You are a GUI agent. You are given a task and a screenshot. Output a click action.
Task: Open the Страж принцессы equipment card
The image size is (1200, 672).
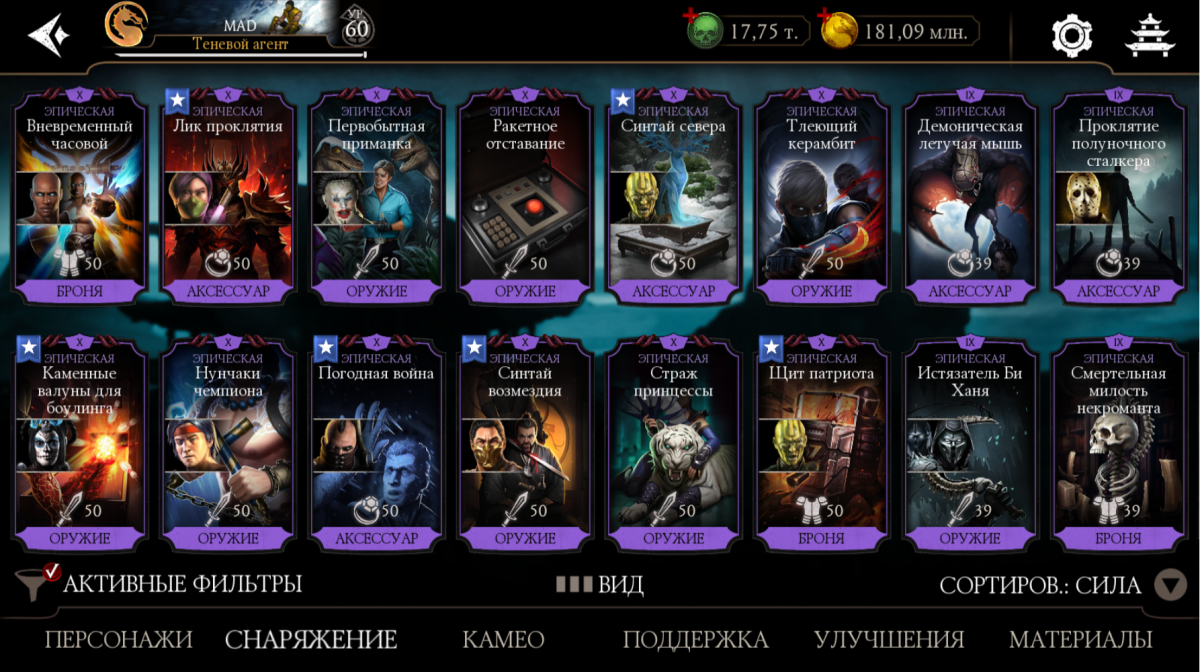(x=673, y=442)
